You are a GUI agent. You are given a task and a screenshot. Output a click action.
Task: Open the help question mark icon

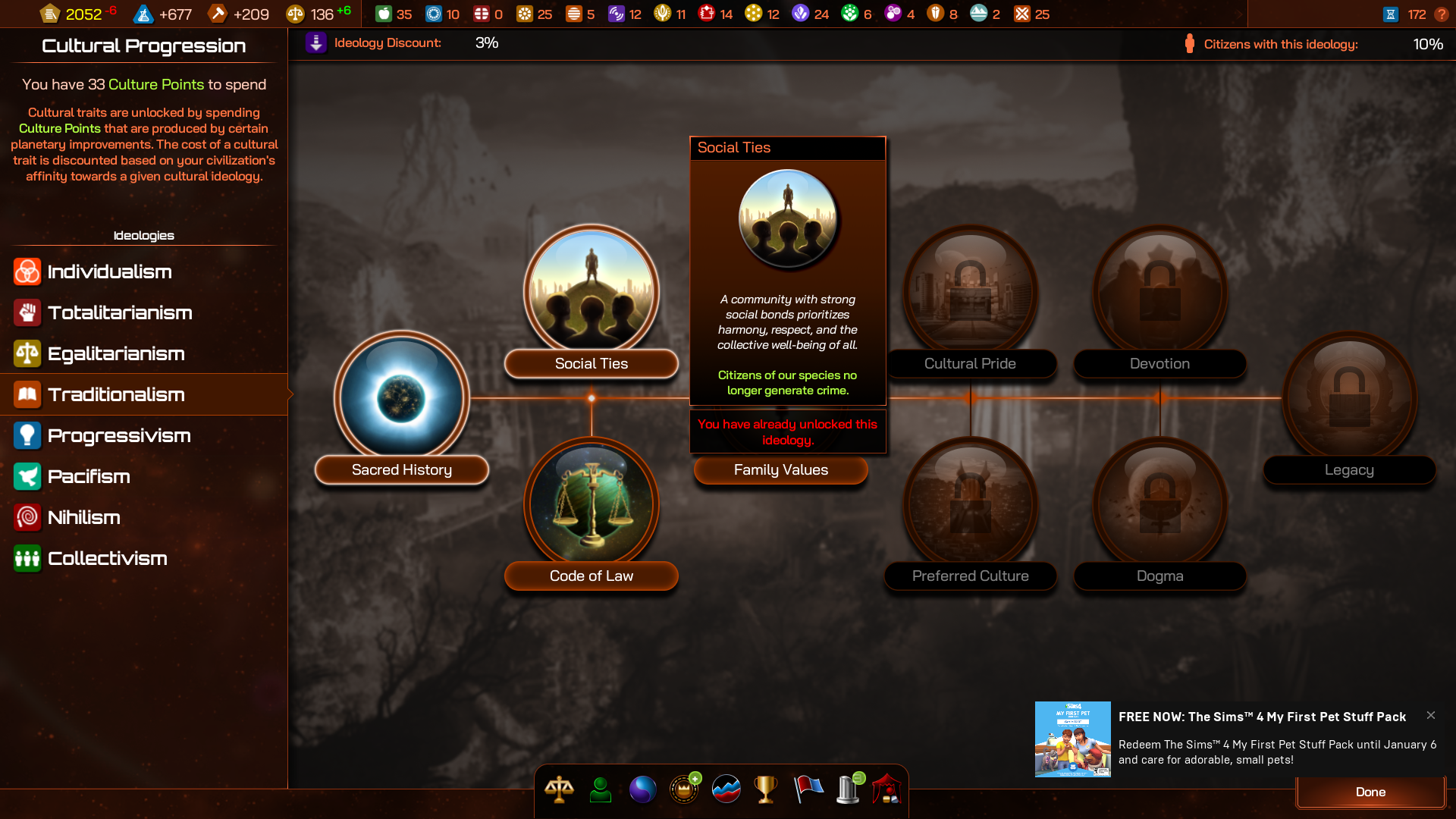tap(1442, 14)
